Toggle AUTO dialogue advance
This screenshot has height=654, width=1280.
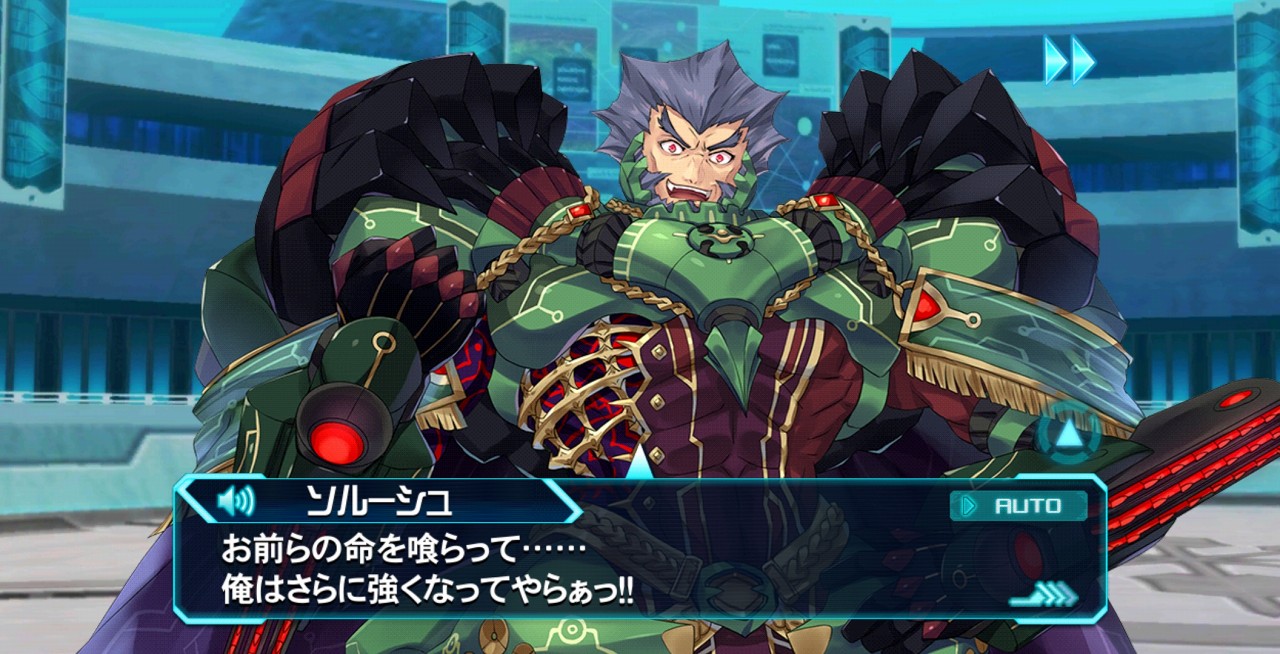(1018, 506)
